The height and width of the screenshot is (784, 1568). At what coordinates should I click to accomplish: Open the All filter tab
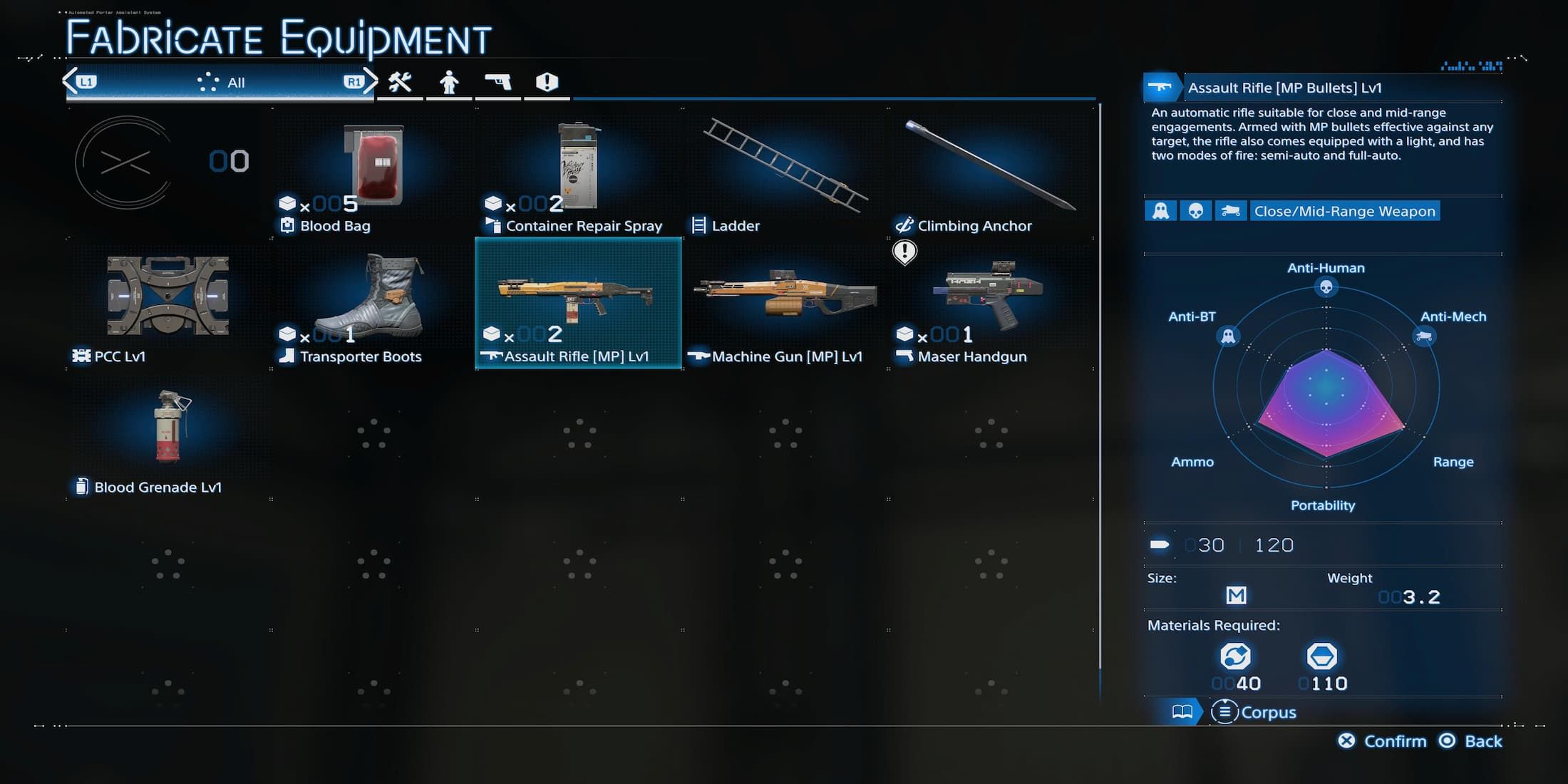219,82
